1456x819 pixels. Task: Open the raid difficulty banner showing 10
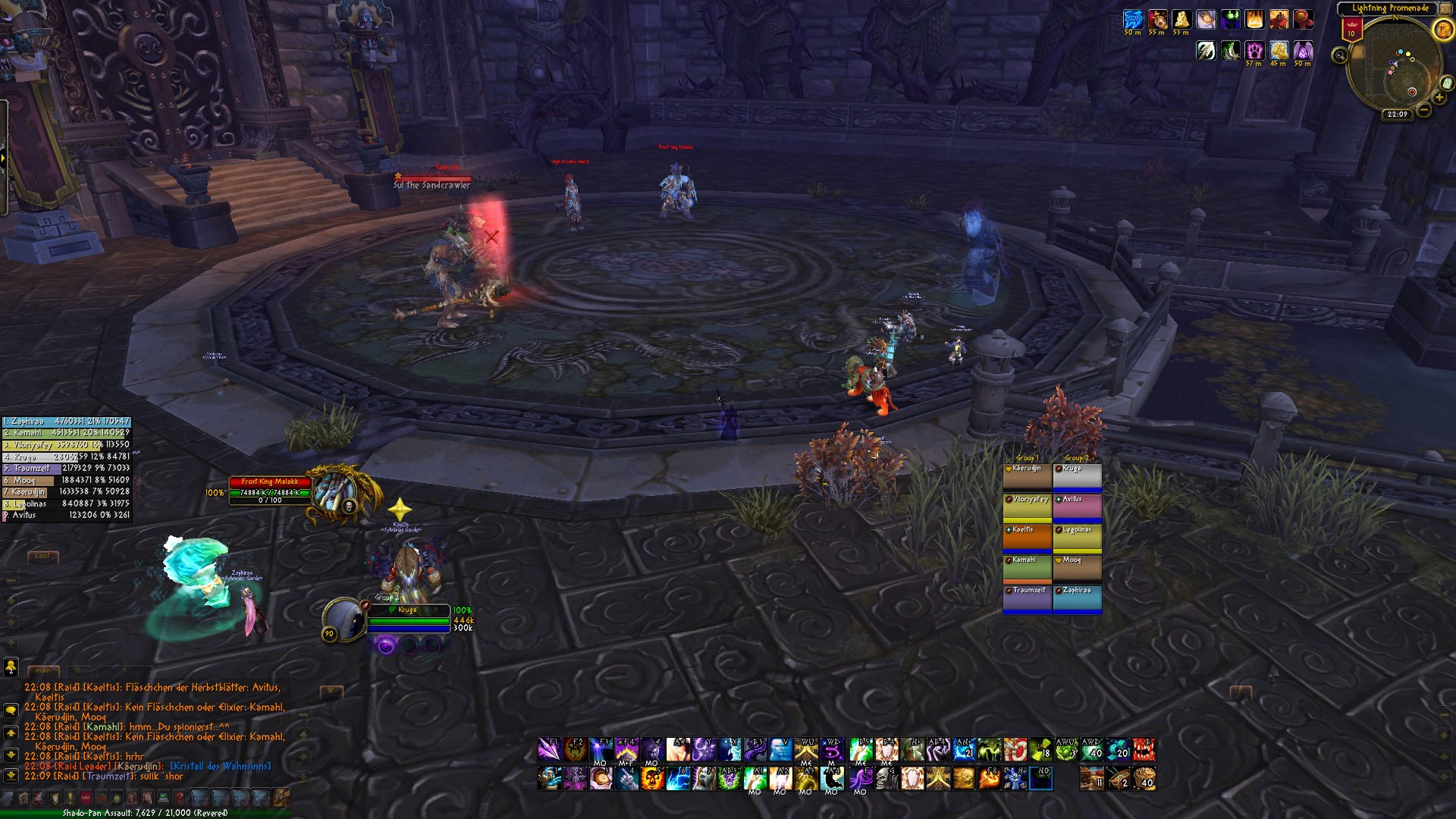(1351, 30)
